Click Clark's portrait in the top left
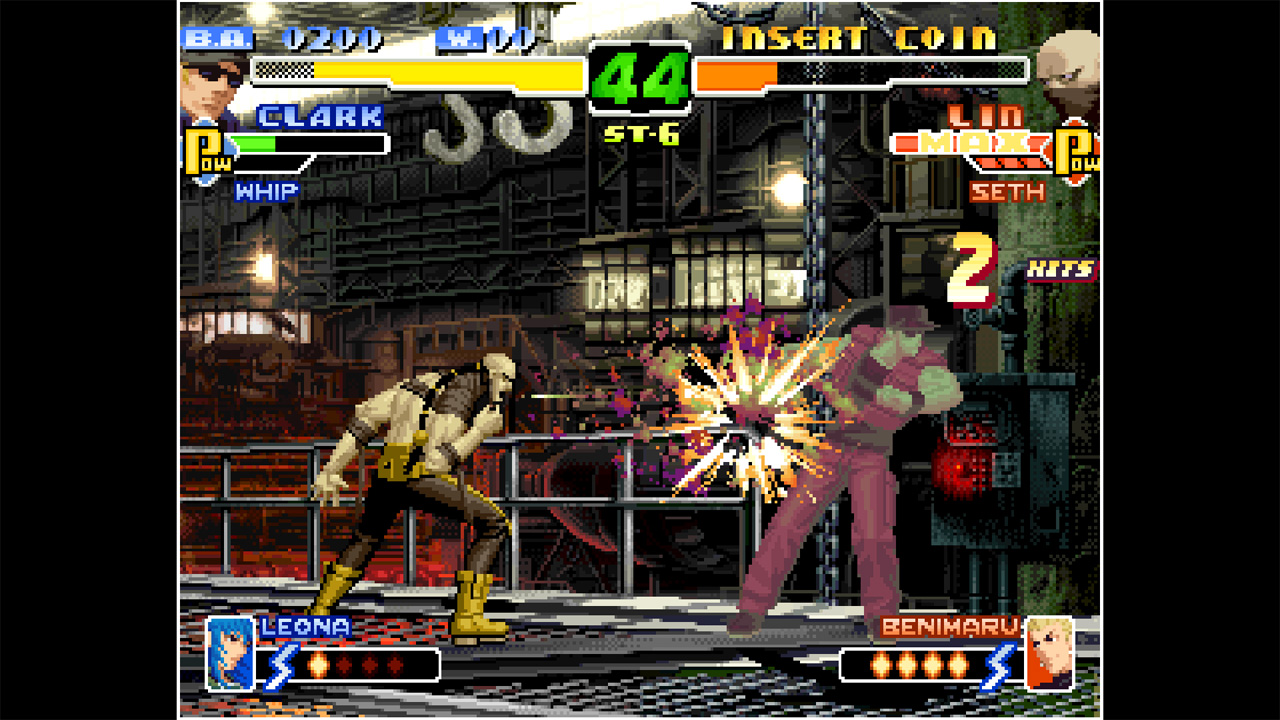Viewport: 1280px width, 720px height. click(210, 78)
